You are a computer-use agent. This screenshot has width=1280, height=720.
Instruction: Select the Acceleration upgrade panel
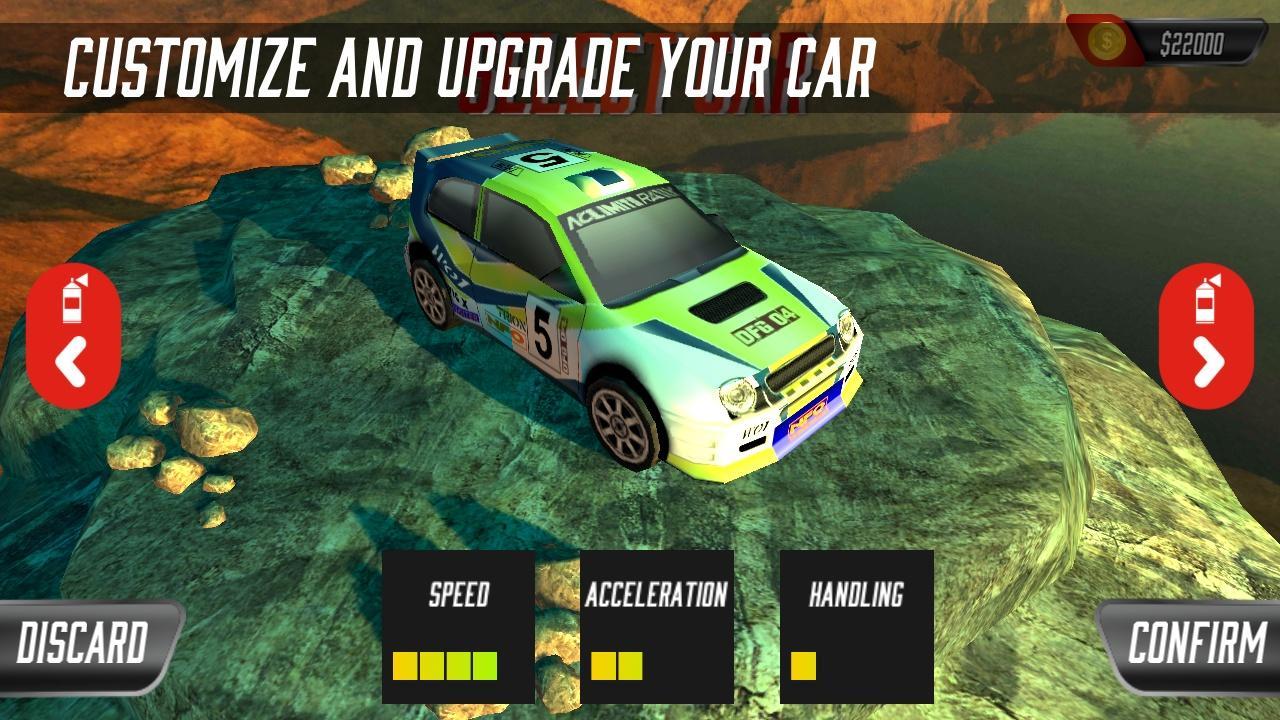click(x=656, y=626)
